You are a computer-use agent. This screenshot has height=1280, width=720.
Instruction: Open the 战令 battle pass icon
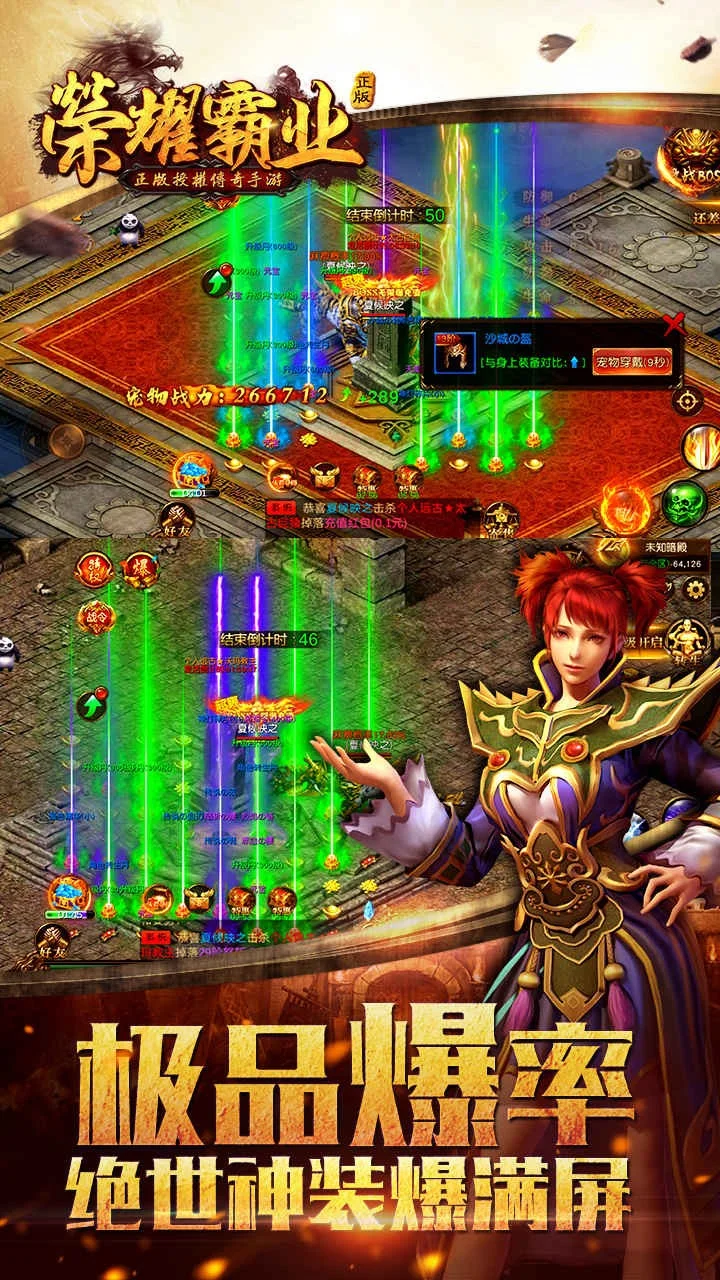point(94,616)
